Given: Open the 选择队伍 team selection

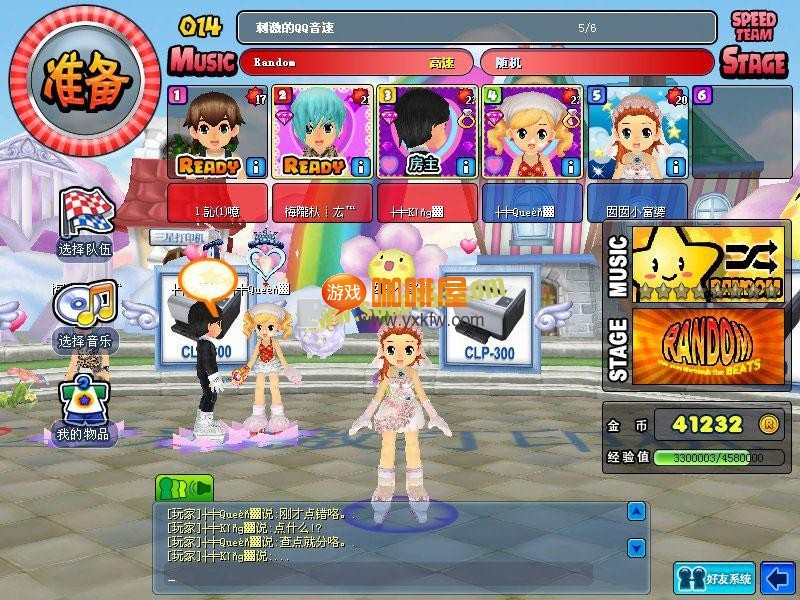Looking at the screenshot, I should [x=85, y=220].
